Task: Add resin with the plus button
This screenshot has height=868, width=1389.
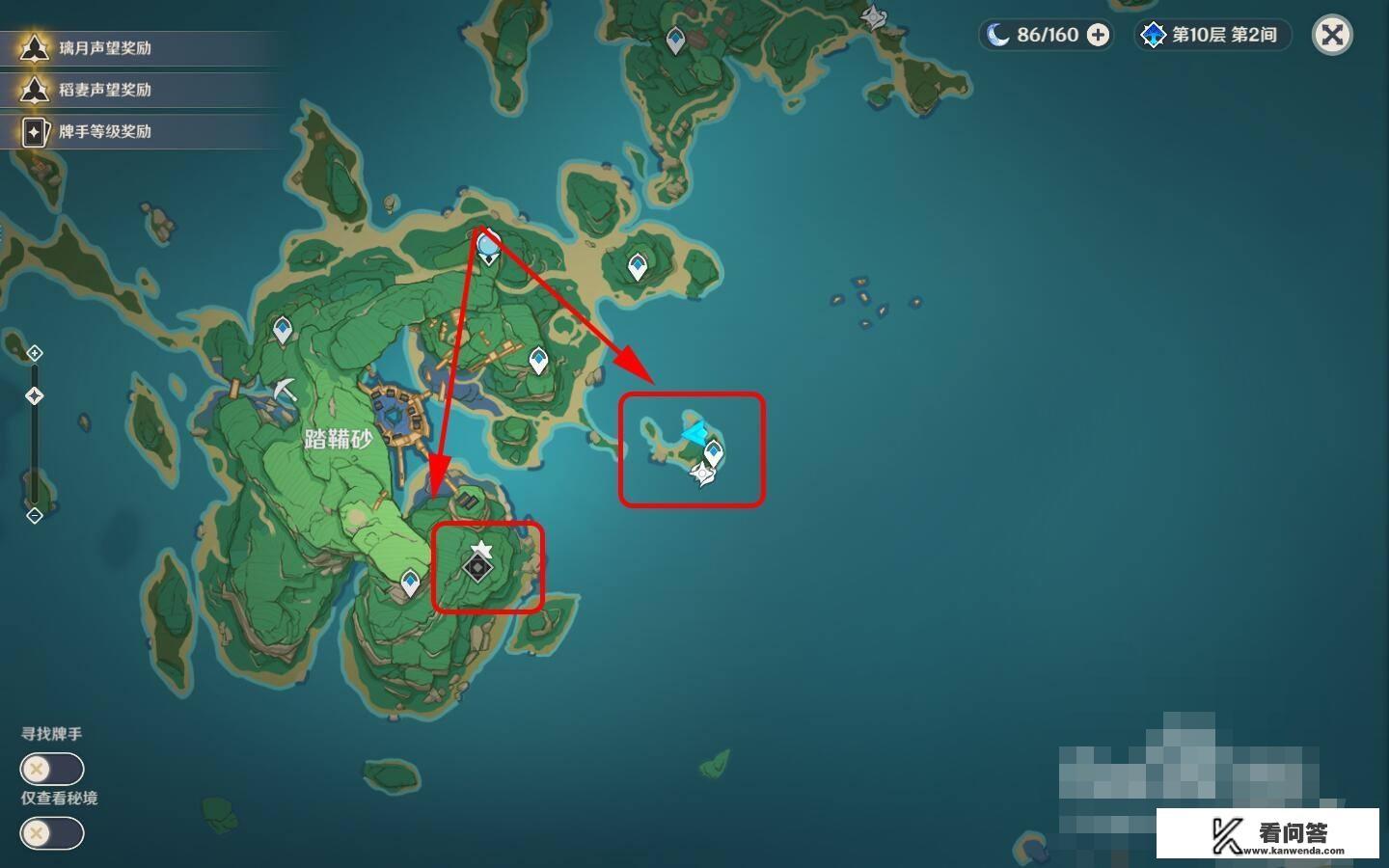Action: (x=1098, y=36)
